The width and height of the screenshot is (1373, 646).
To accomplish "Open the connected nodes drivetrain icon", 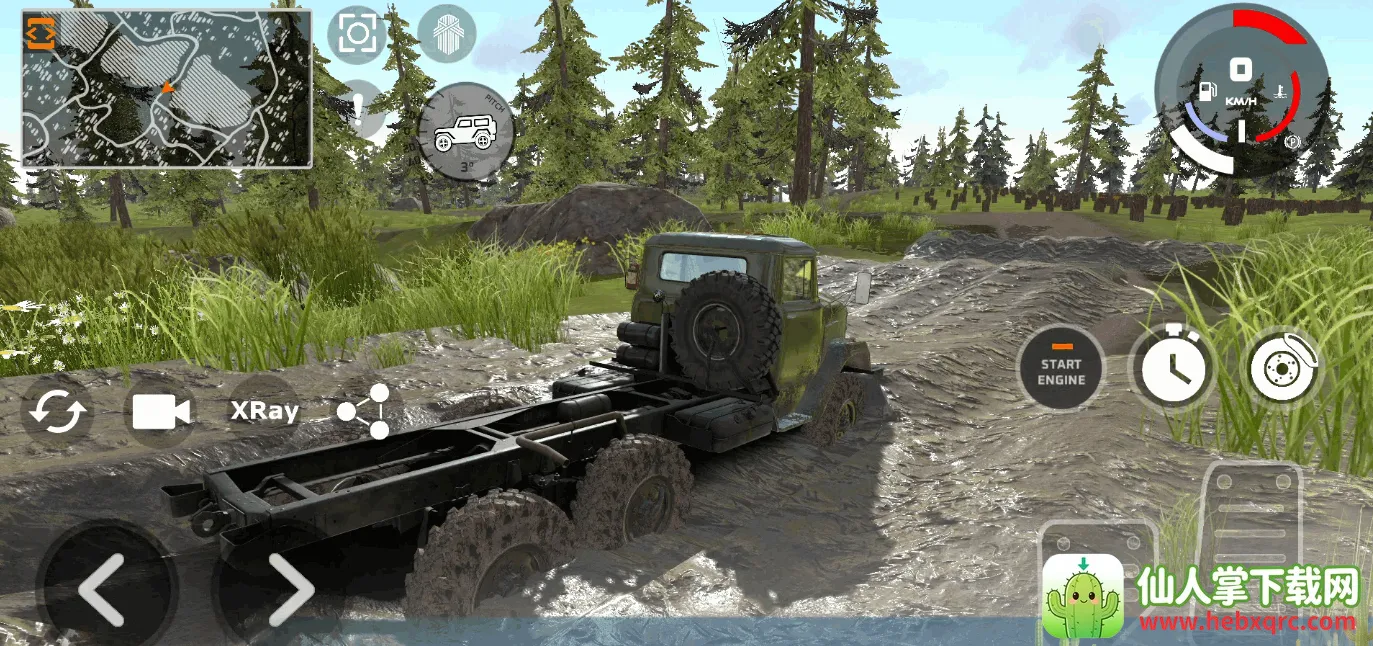I will (365, 411).
